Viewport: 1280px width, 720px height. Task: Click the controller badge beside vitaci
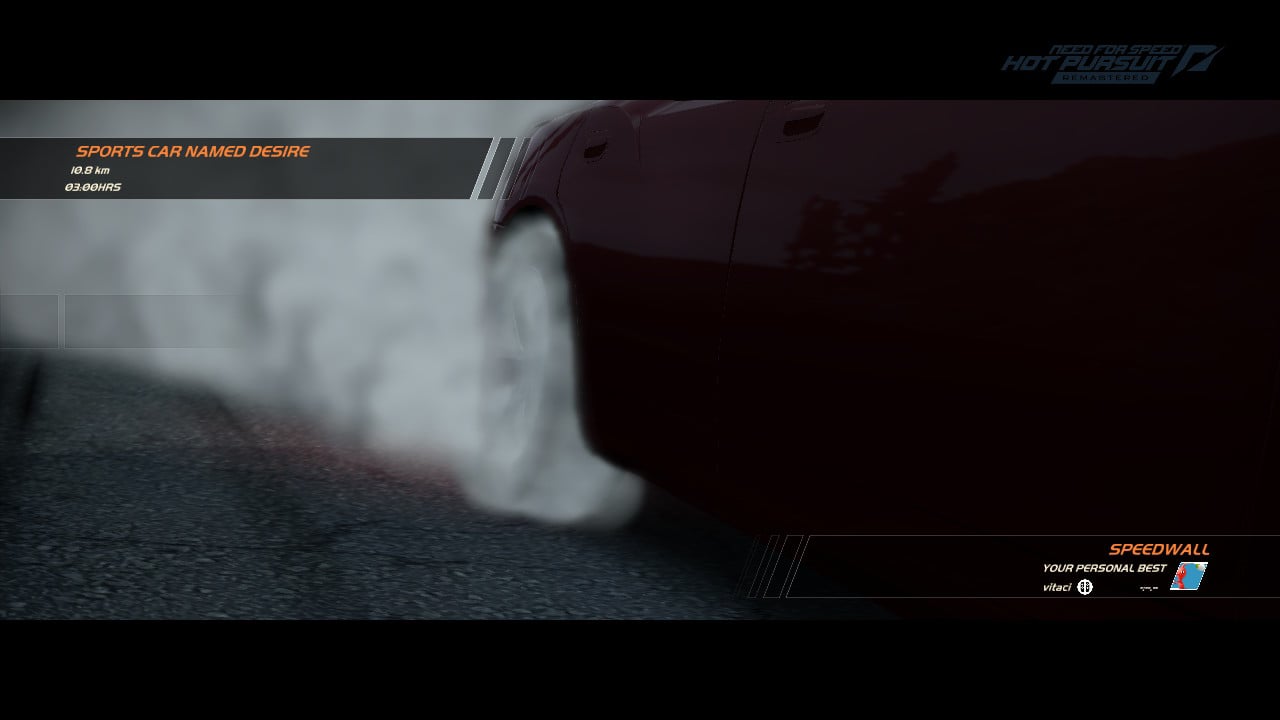point(1085,586)
